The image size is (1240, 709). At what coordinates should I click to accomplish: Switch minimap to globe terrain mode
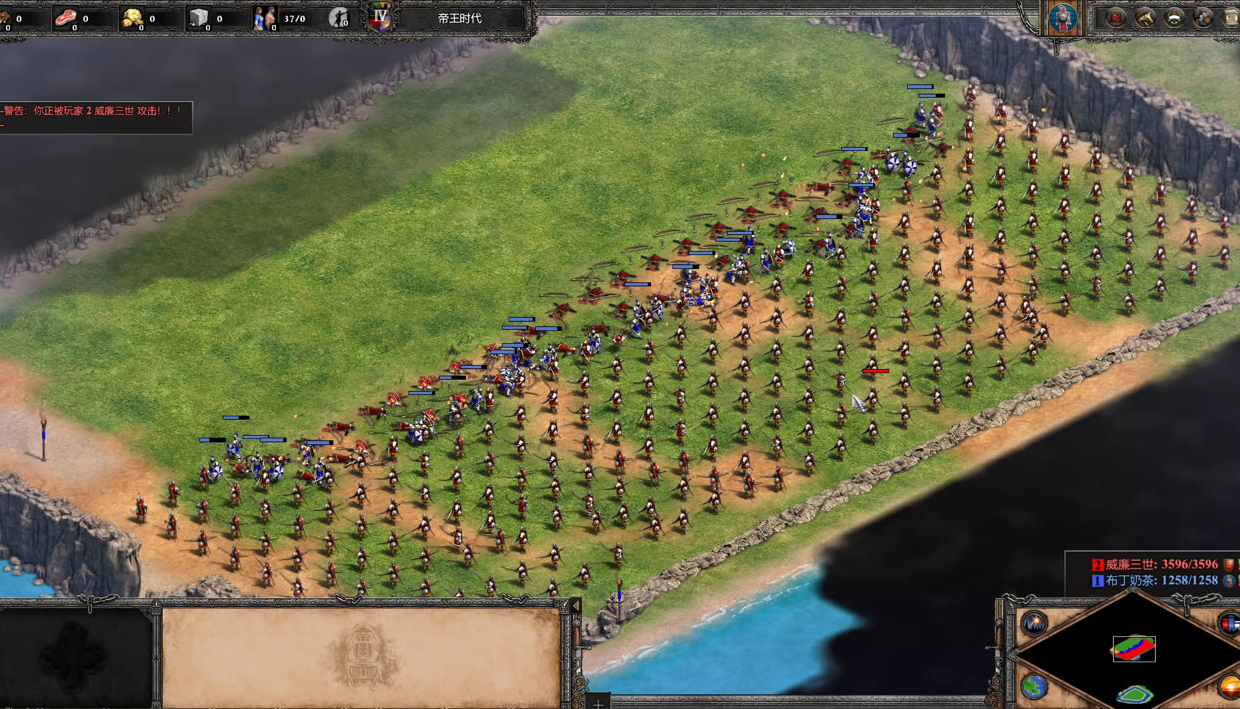coord(1034,688)
